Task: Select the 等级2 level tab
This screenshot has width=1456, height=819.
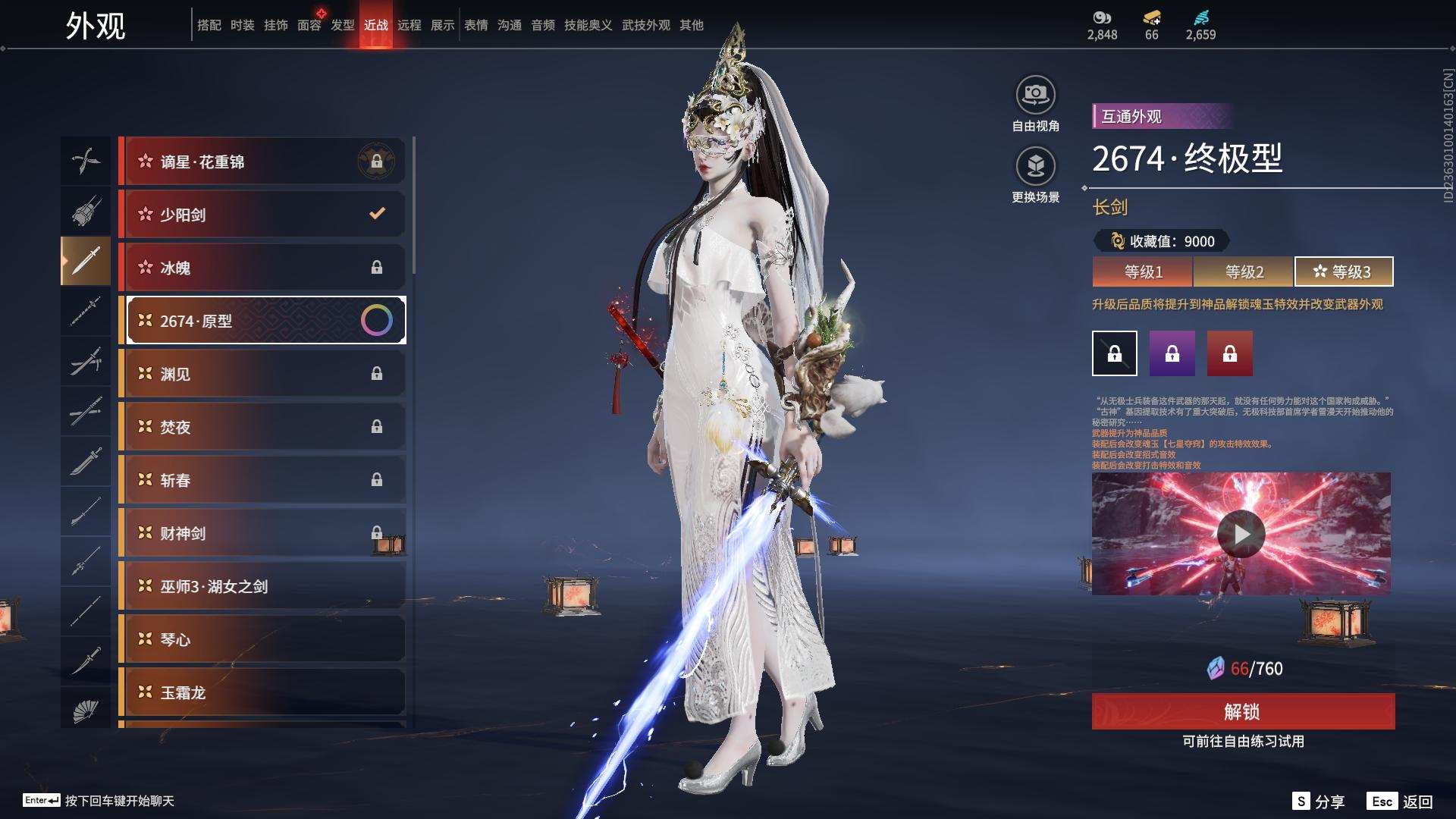Action: tap(1244, 271)
